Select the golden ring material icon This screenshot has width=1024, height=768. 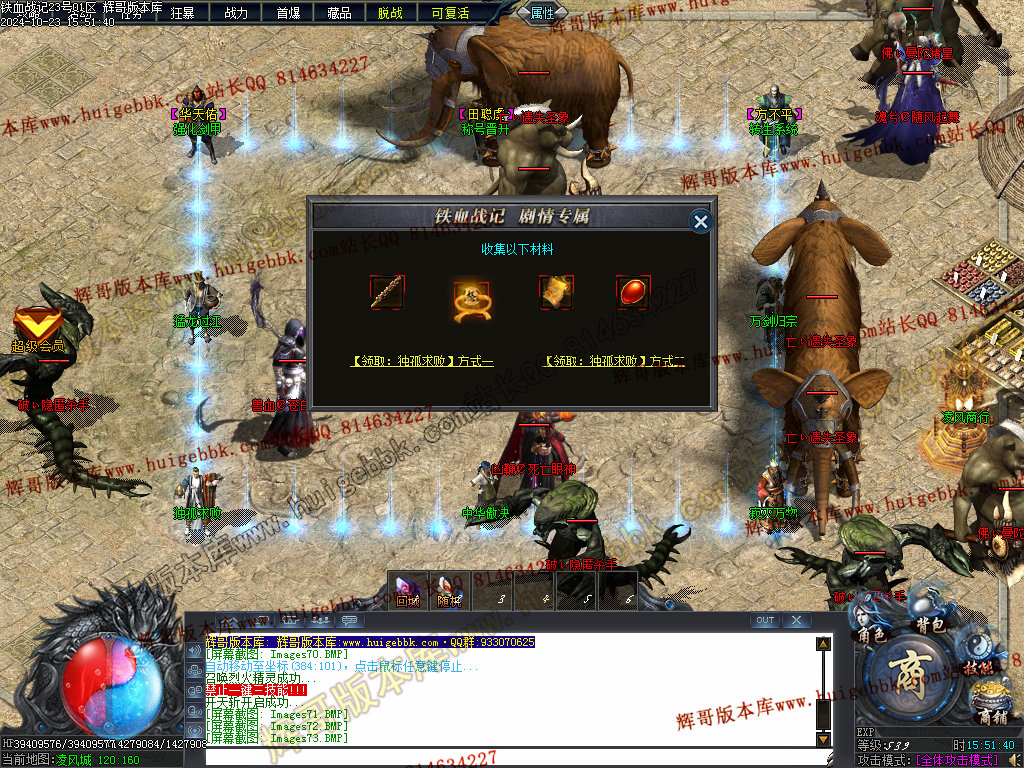coord(469,296)
